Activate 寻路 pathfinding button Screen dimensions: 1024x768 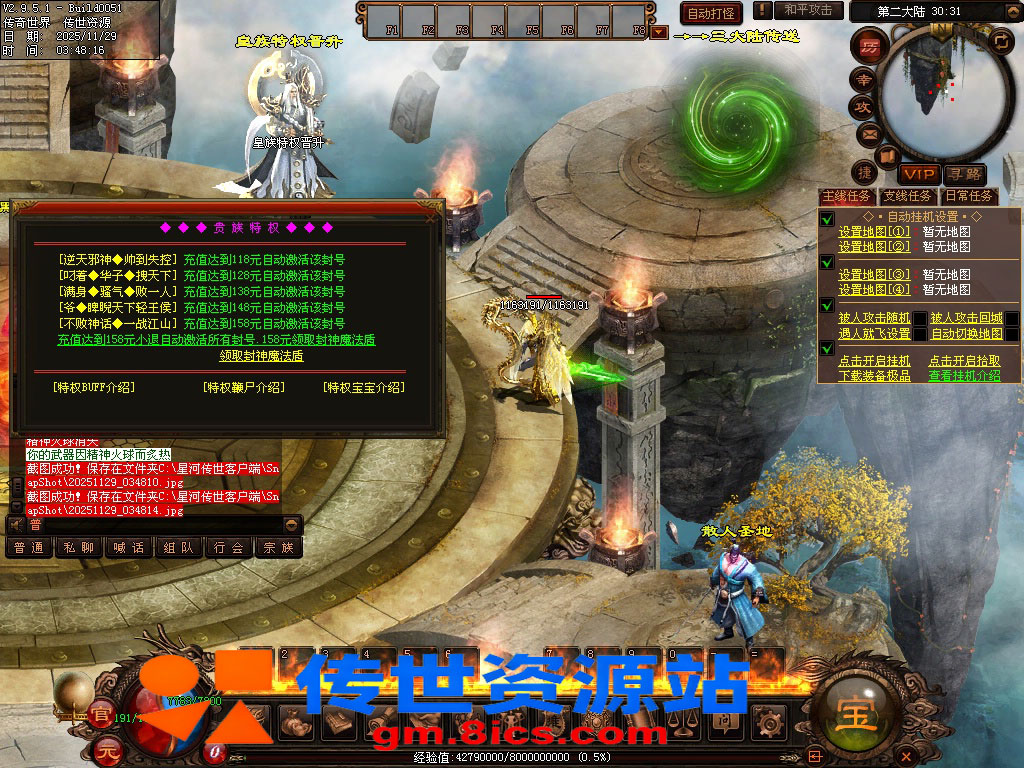click(965, 174)
